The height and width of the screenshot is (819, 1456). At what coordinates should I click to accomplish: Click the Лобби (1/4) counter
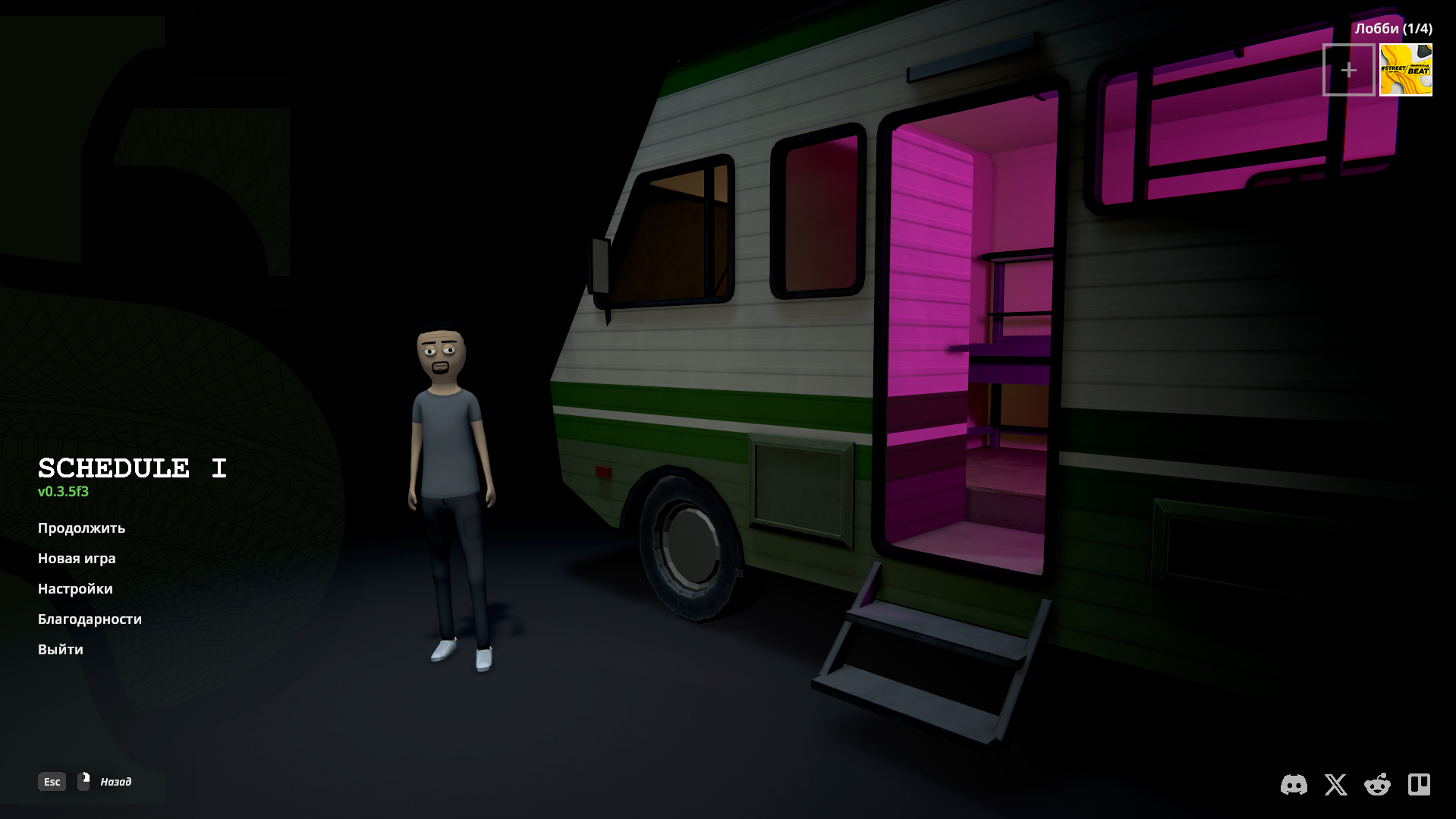pyautogui.click(x=1393, y=27)
